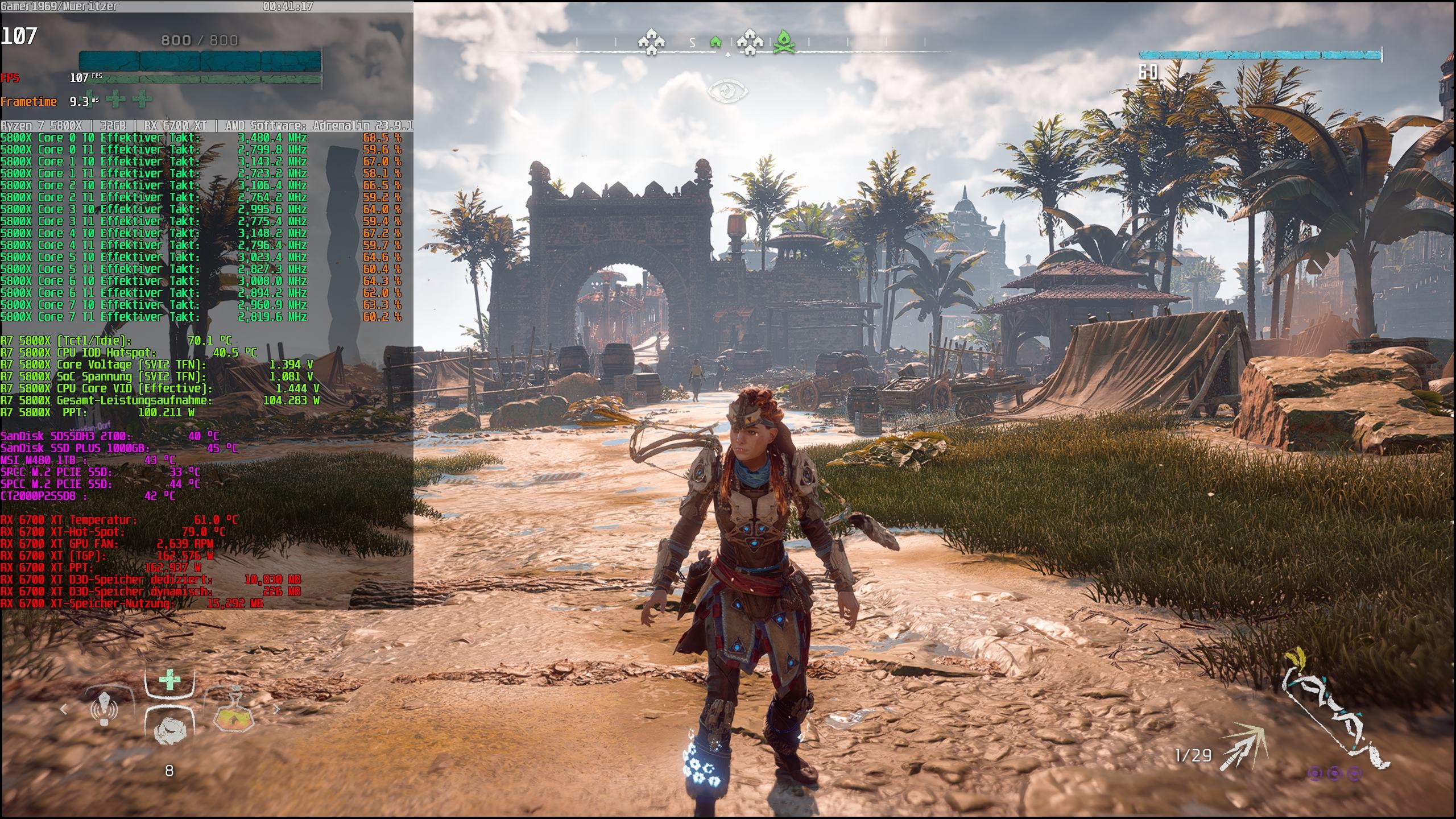Use the green medicine pouch cross
1456x819 pixels.
coord(169,680)
